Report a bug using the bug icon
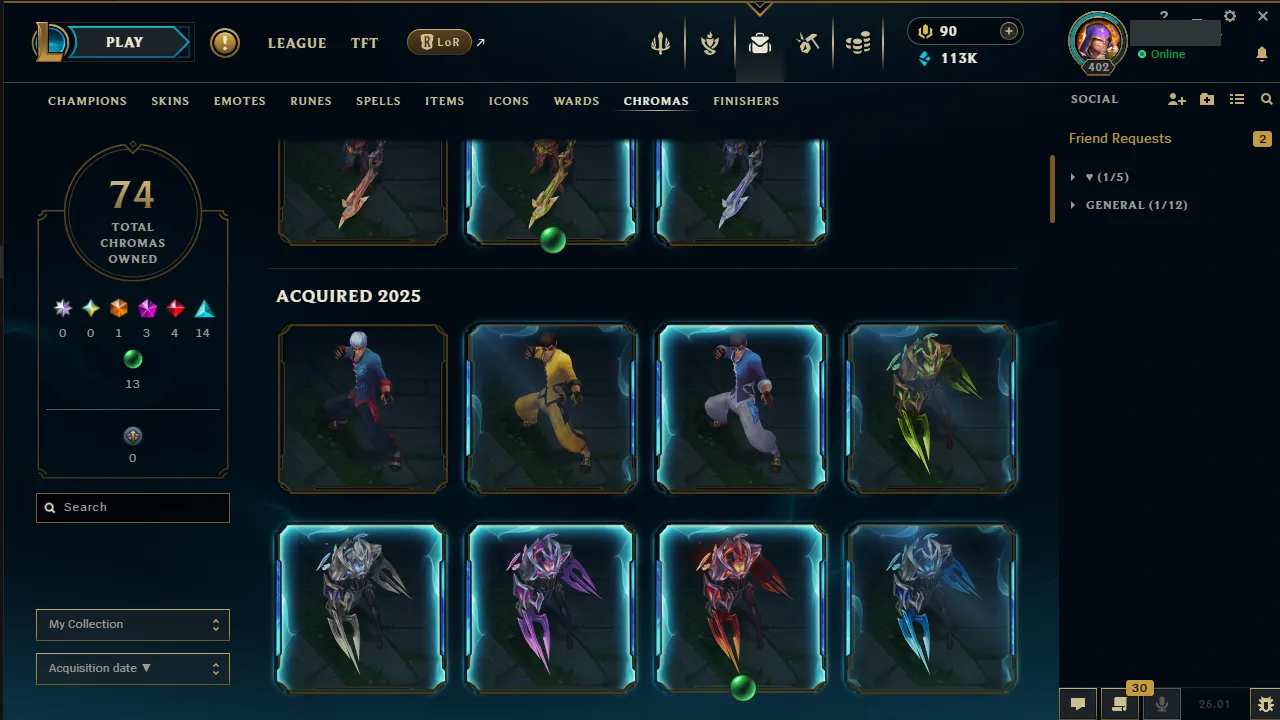 point(1265,704)
